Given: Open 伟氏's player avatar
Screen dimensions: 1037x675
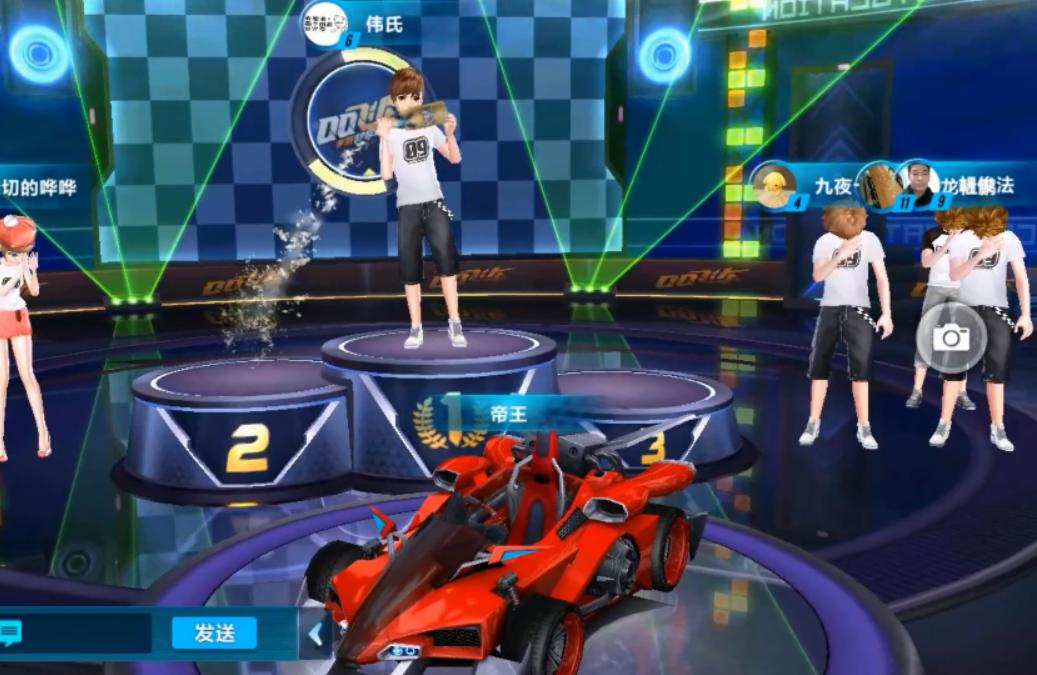Looking at the screenshot, I should coord(325,21).
